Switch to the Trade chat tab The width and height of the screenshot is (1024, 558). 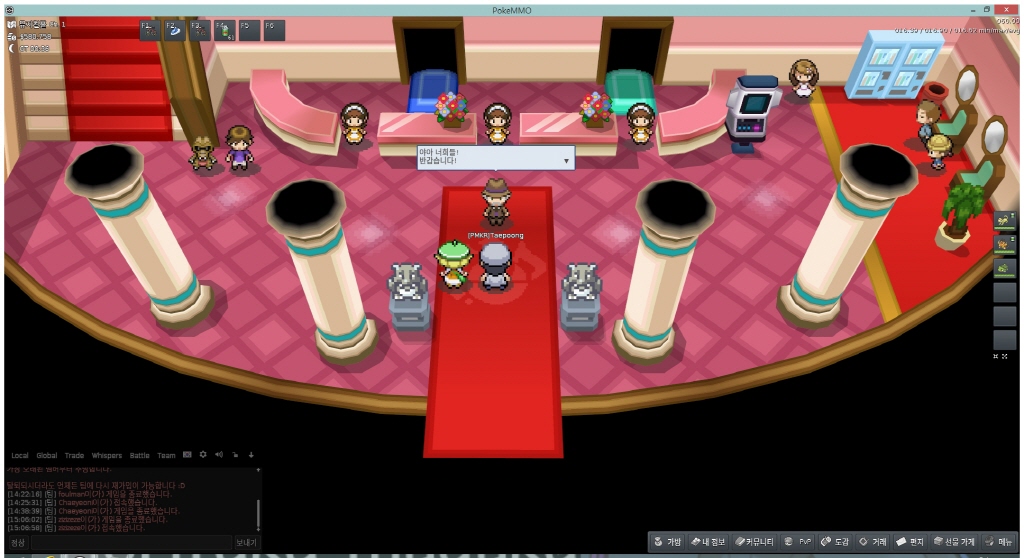[75, 455]
